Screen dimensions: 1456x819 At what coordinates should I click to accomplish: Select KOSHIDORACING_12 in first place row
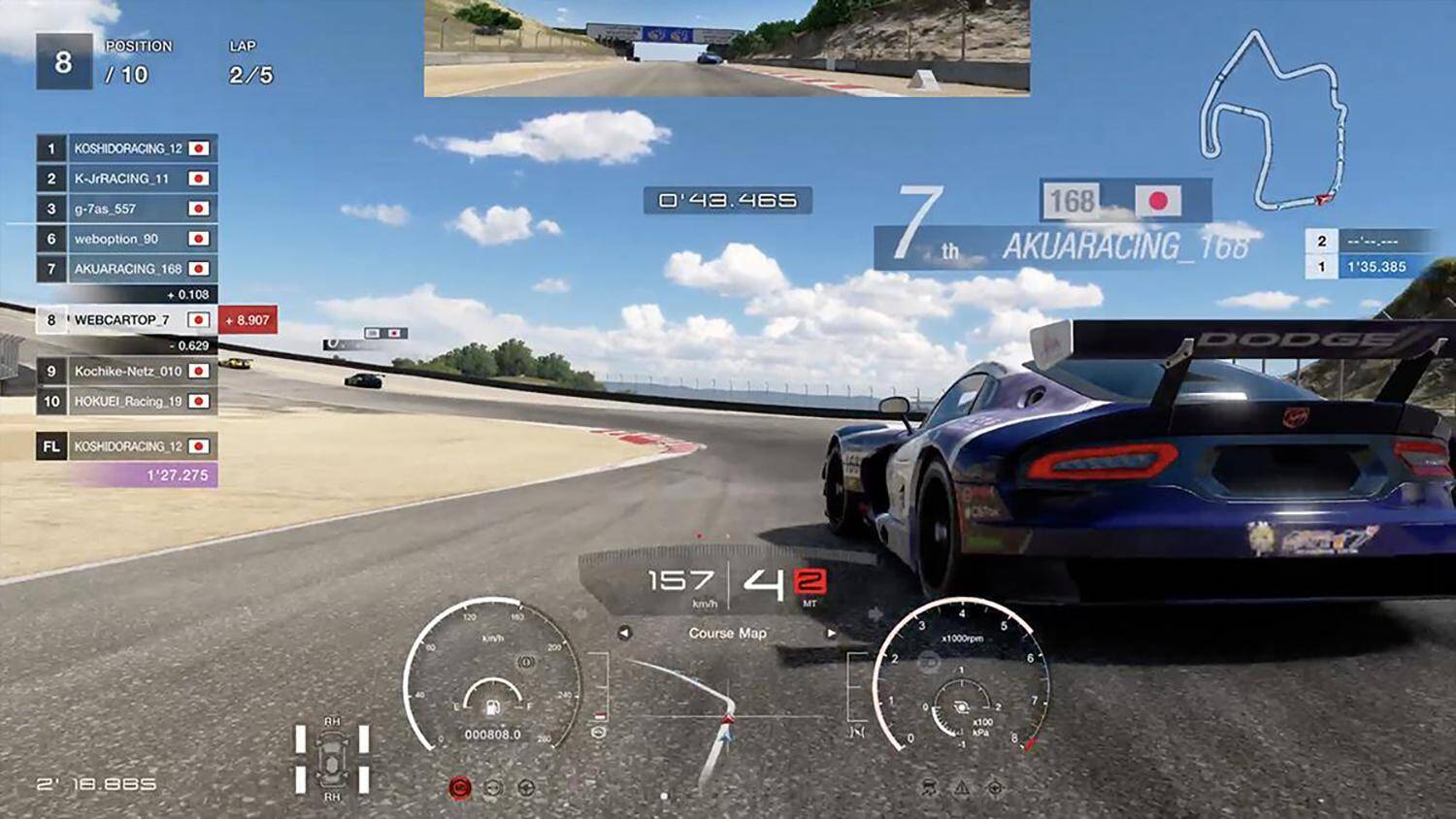coord(127,148)
